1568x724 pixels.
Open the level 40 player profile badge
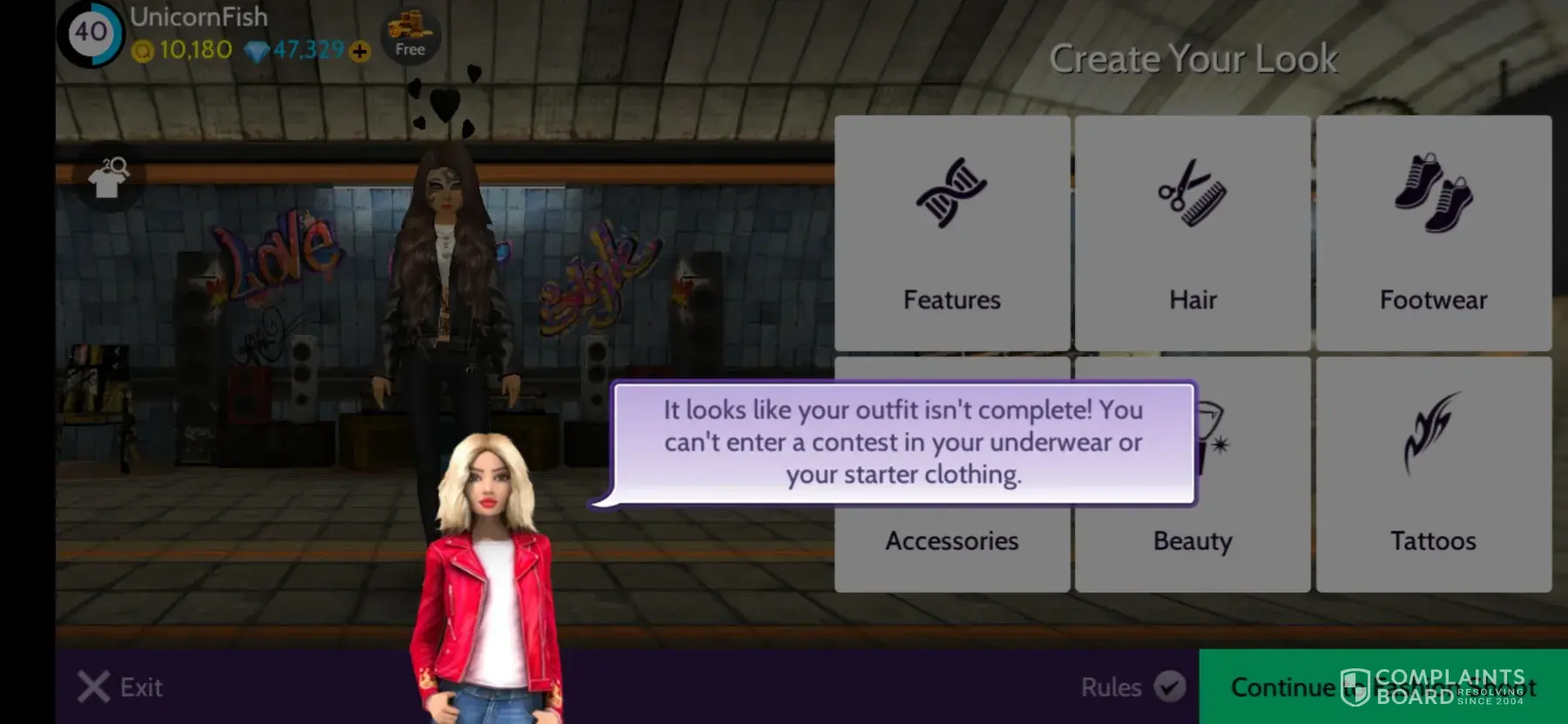pos(91,33)
